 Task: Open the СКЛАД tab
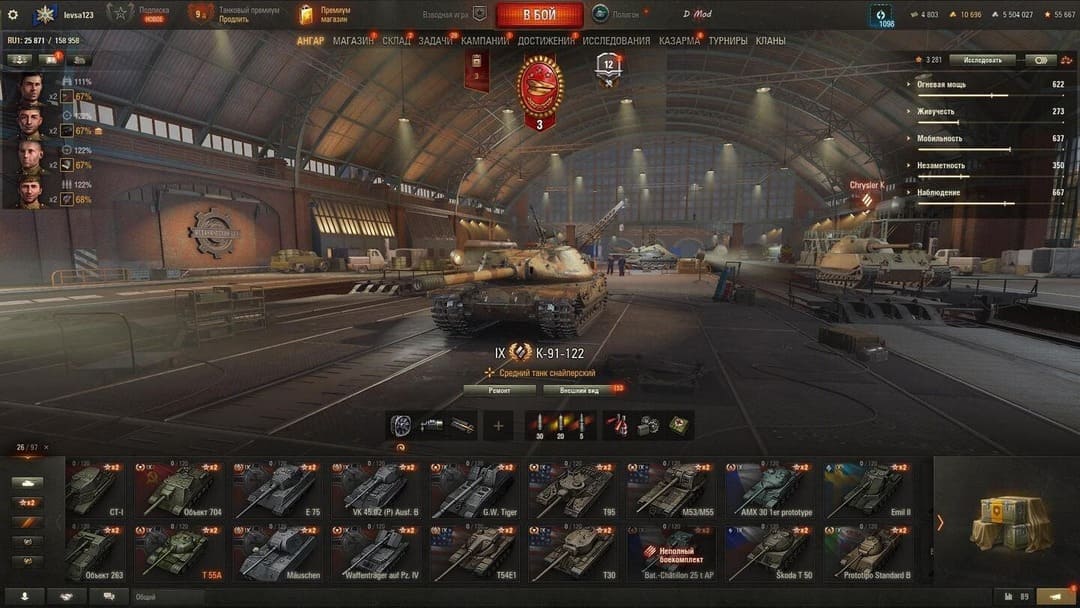(x=396, y=41)
